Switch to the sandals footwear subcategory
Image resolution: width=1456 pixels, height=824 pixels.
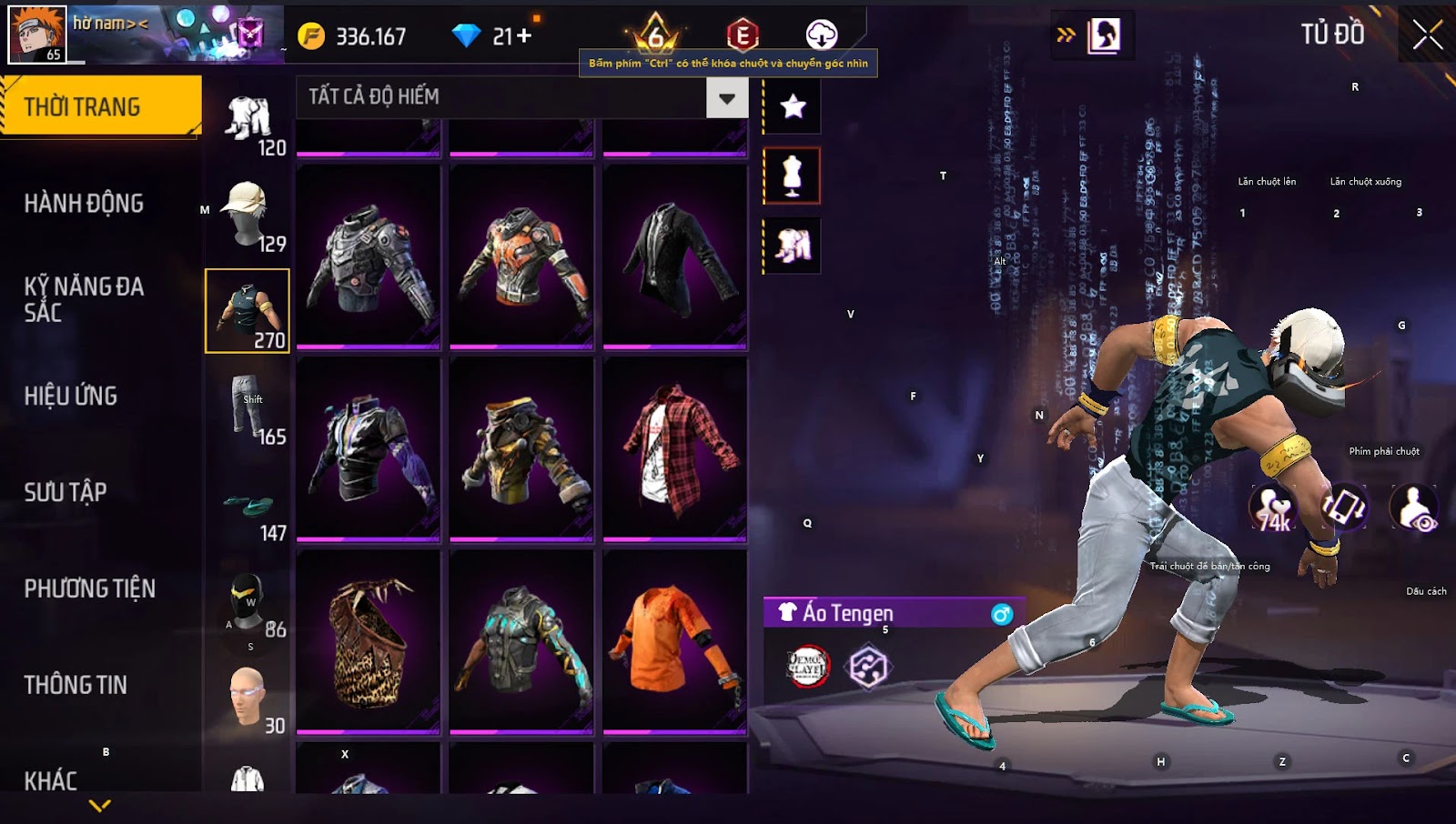(x=248, y=509)
